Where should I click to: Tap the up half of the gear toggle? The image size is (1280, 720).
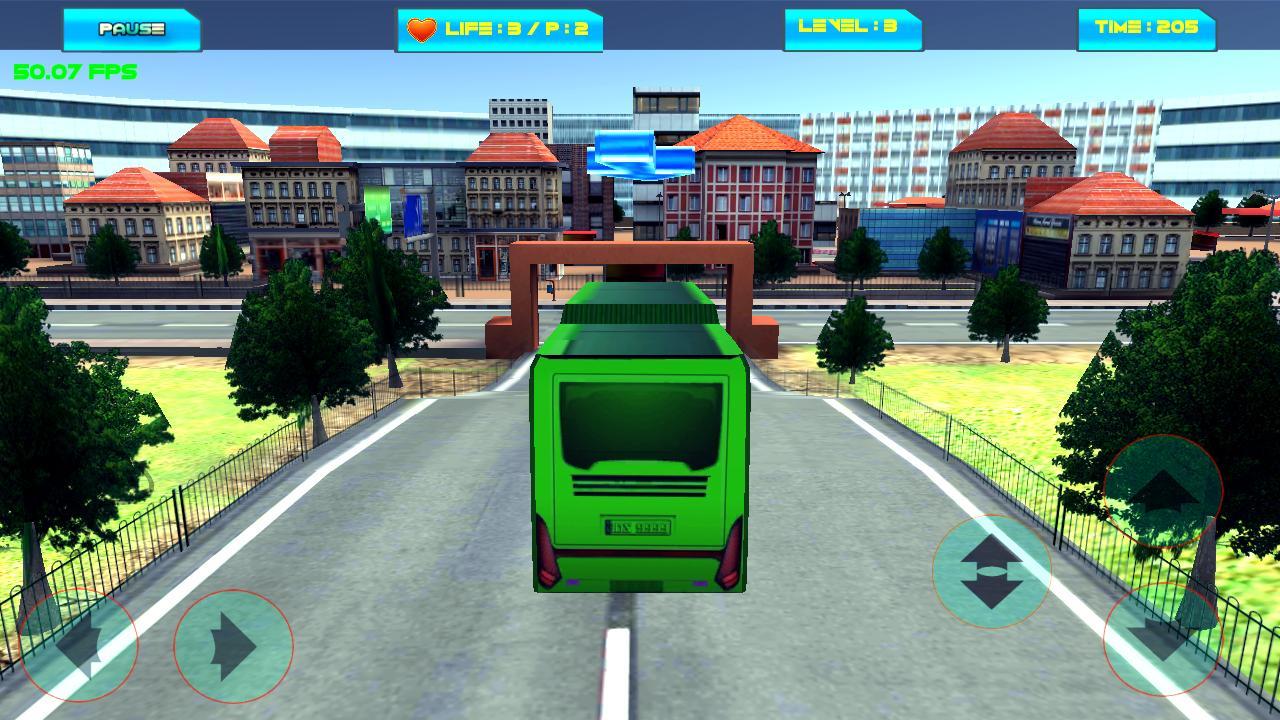(x=993, y=548)
